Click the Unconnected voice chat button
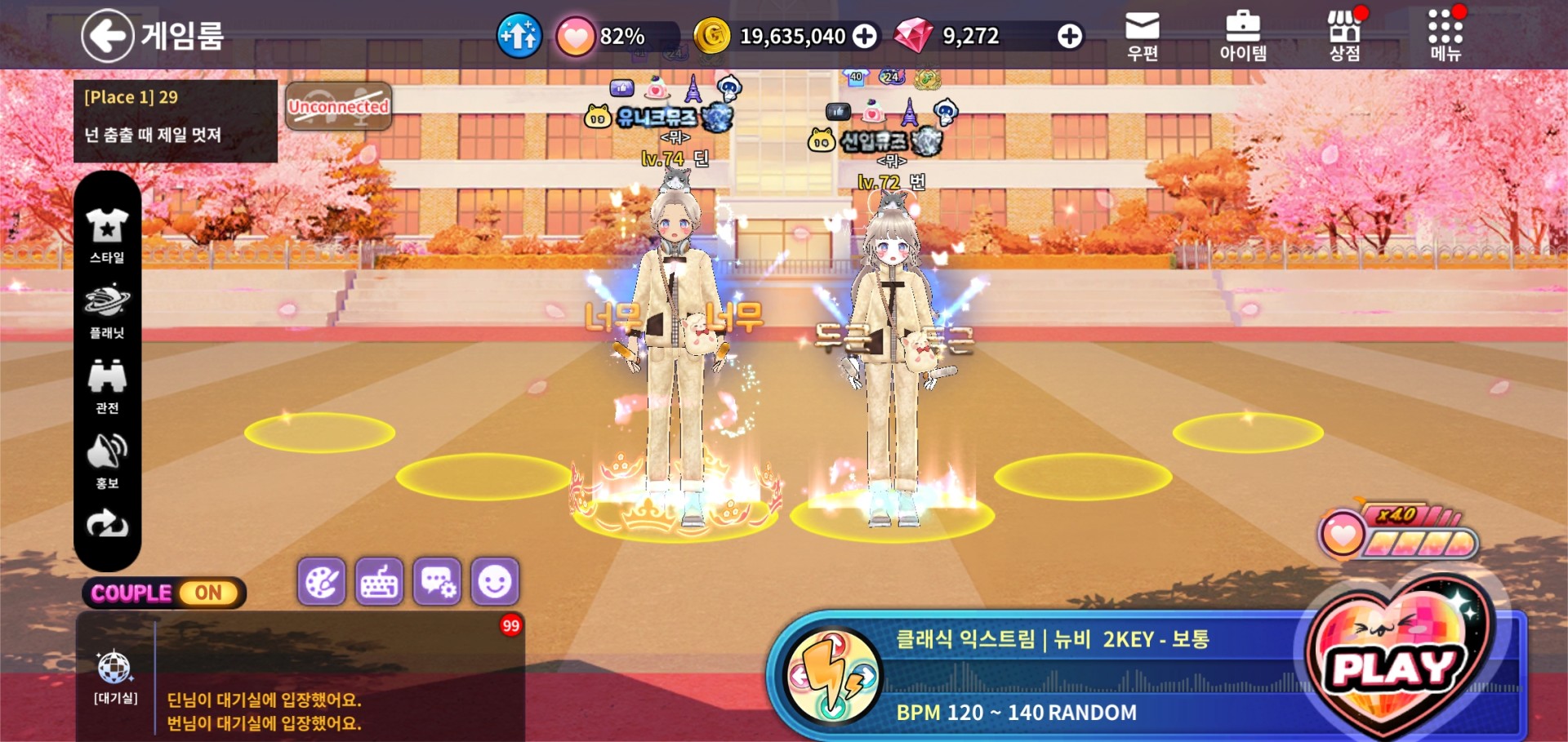The width and height of the screenshot is (1568, 742). point(338,106)
